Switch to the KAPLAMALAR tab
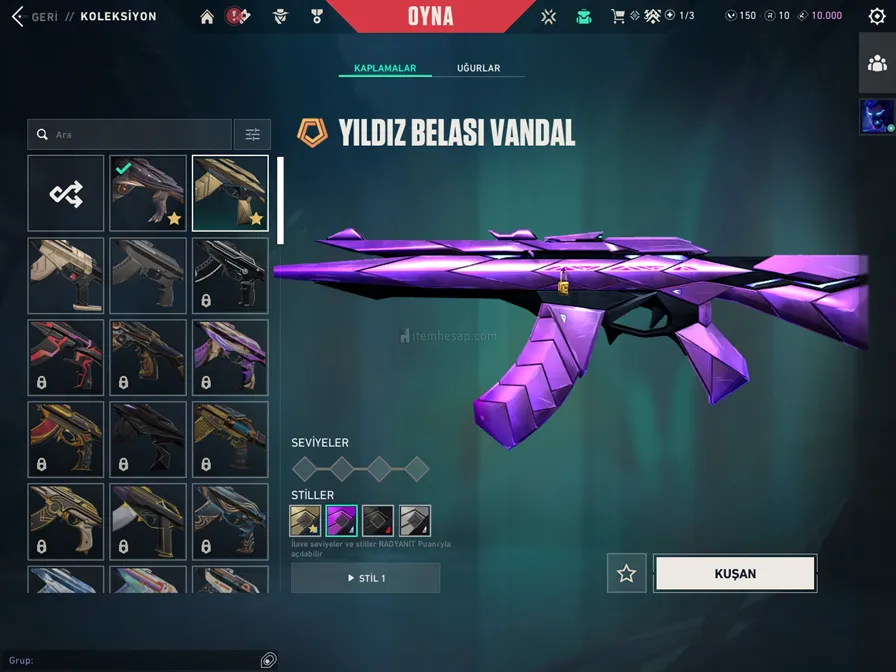This screenshot has height=672, width=896. point(384,68)
